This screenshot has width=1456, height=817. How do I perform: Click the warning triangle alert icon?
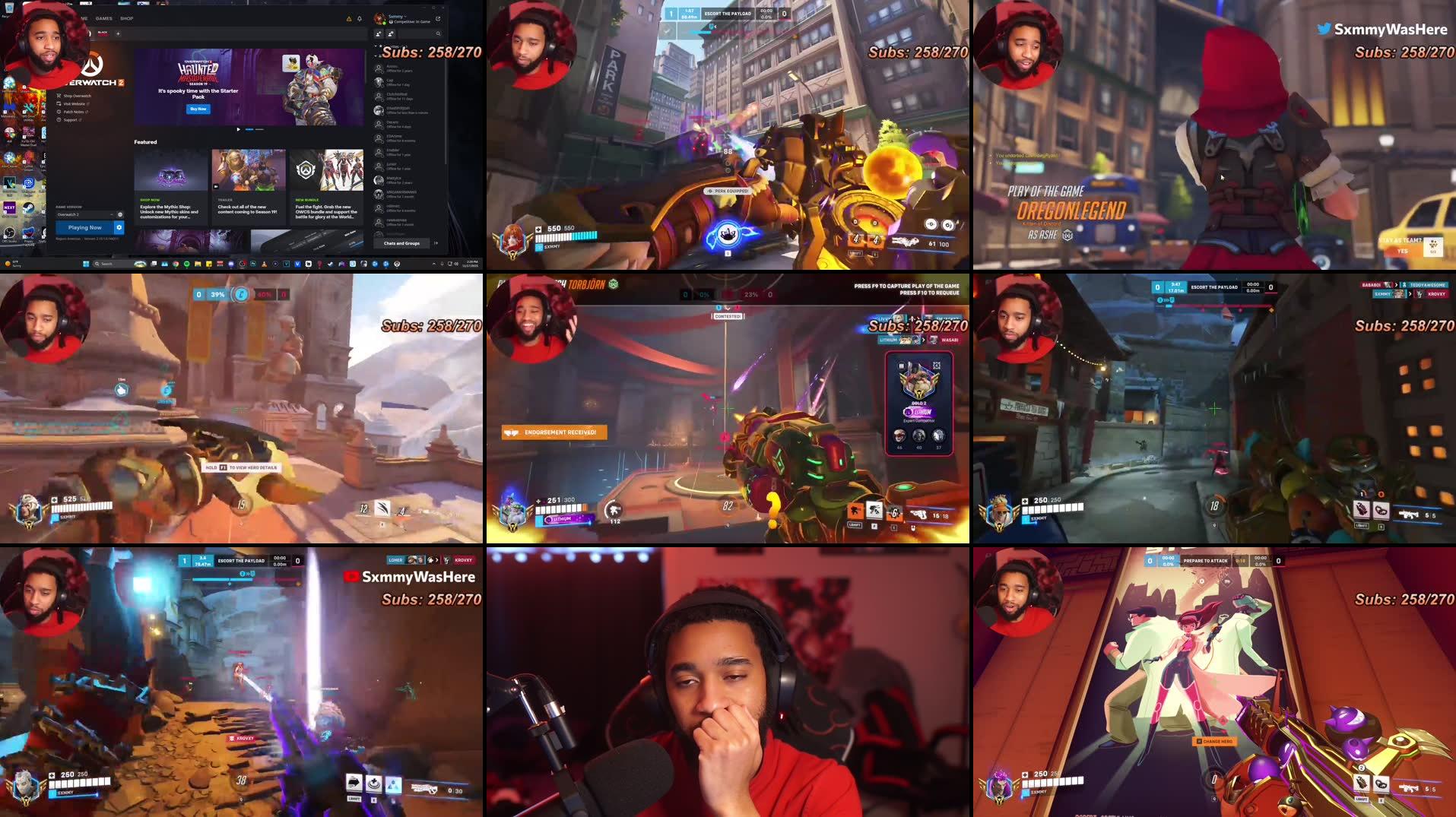pos(349,18)
